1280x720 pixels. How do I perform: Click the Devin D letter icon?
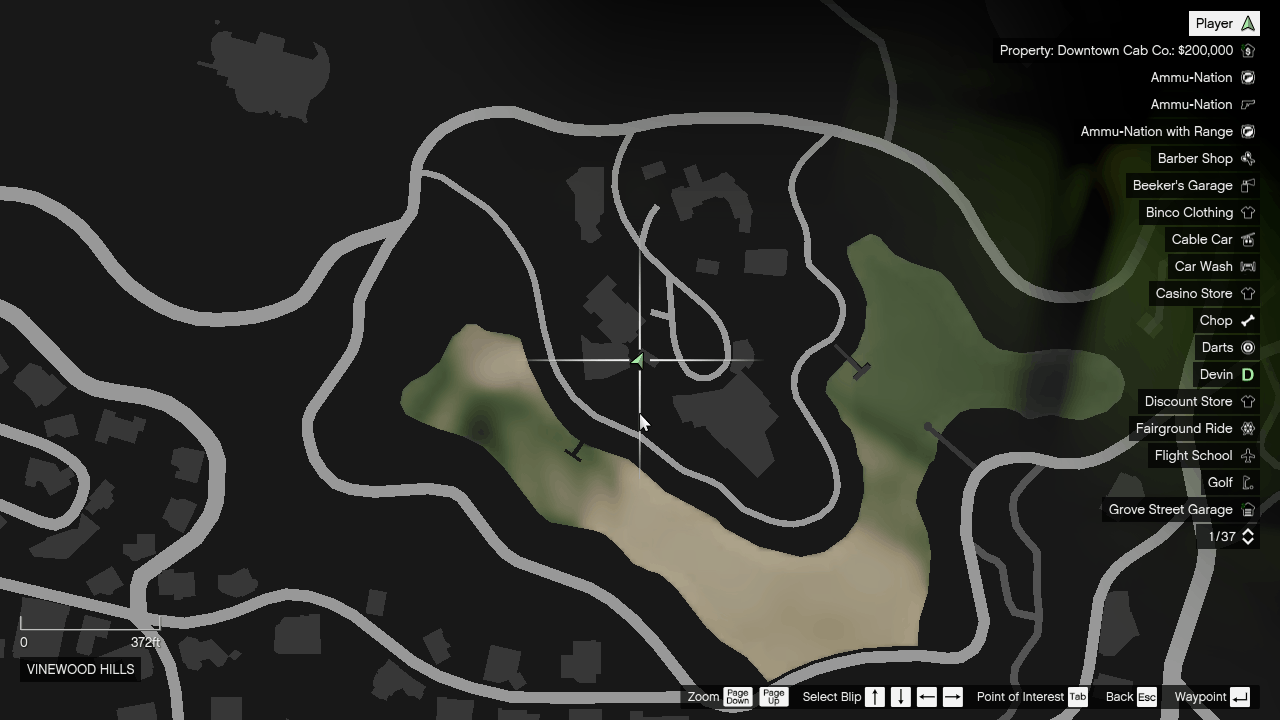pos(1246,374)
